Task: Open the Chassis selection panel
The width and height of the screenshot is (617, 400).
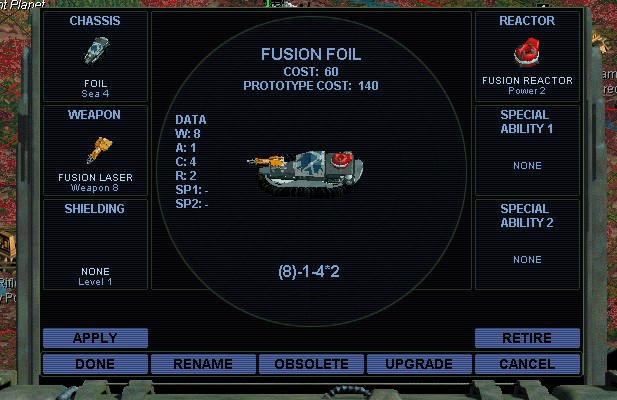Action: pyautogui.click(x=95, y=56)
